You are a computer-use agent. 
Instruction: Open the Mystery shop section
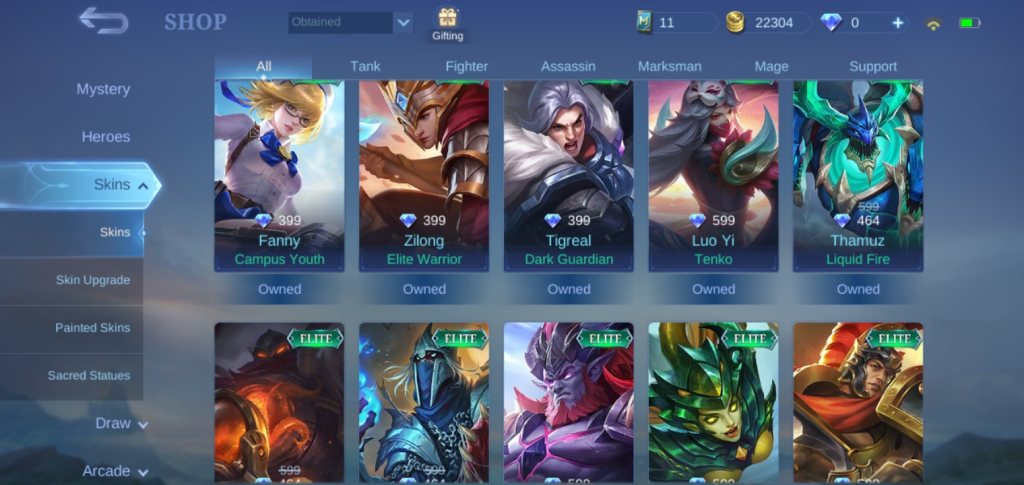[x=103, y=89]
